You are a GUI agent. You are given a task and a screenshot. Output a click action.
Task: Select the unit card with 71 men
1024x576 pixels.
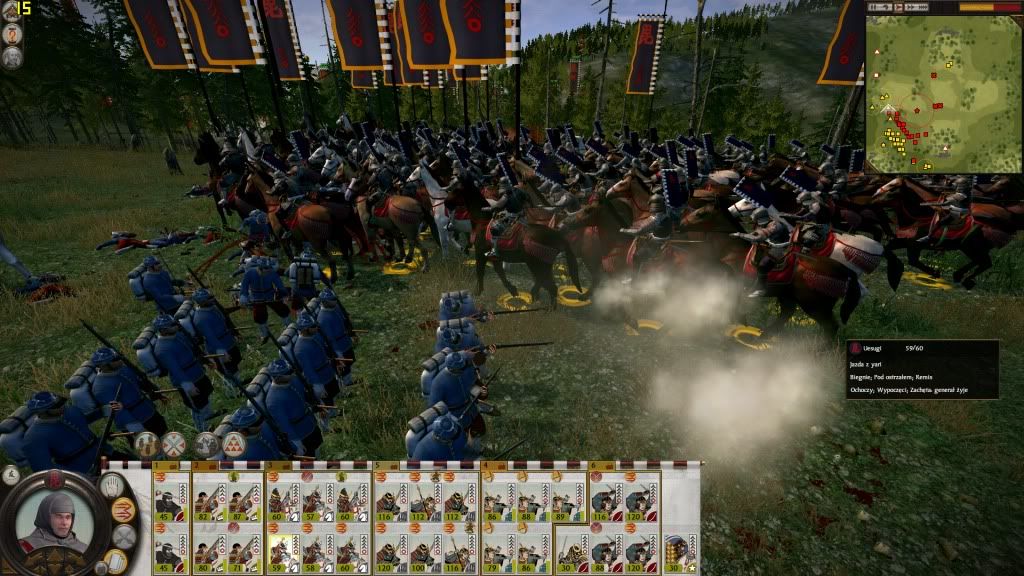244,551
